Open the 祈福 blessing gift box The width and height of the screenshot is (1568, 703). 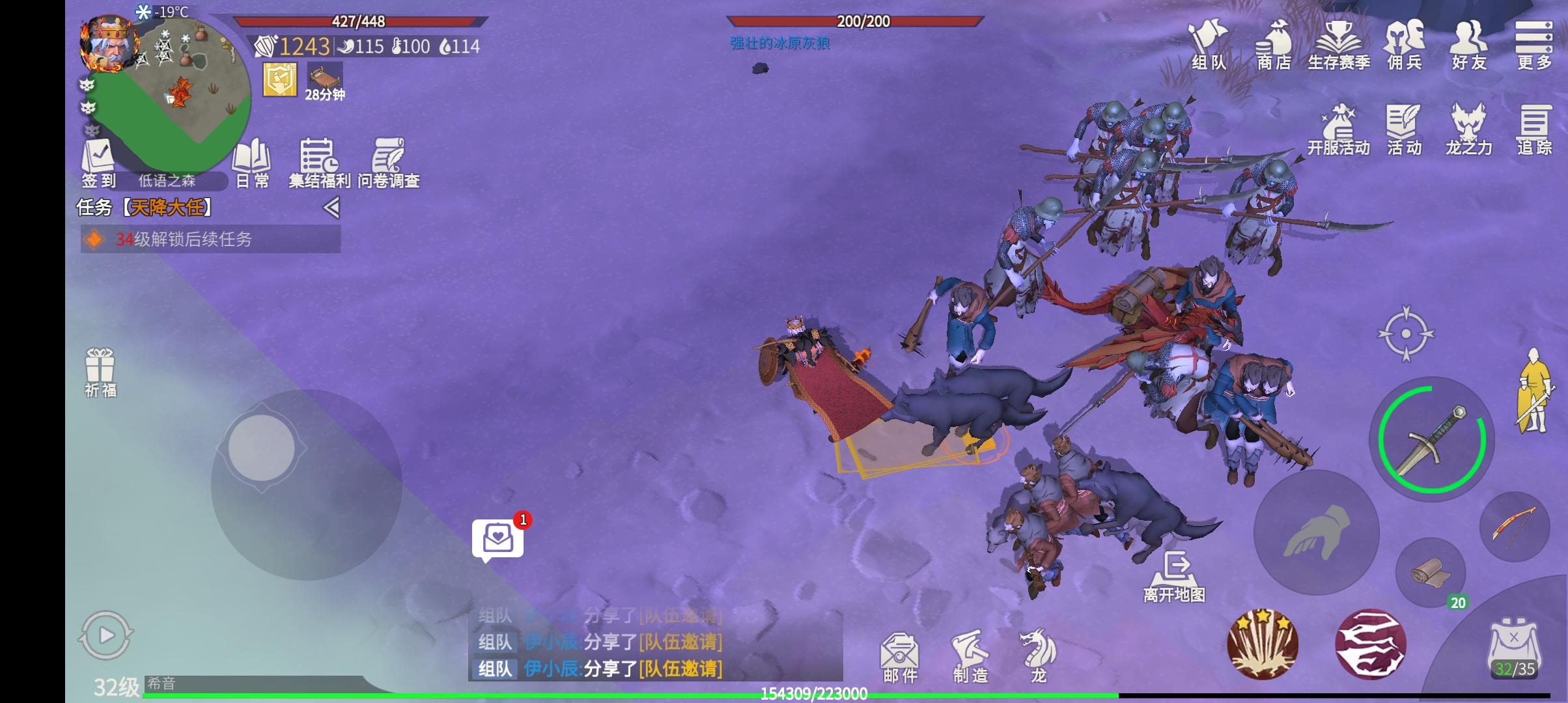(x=100, y=372)
